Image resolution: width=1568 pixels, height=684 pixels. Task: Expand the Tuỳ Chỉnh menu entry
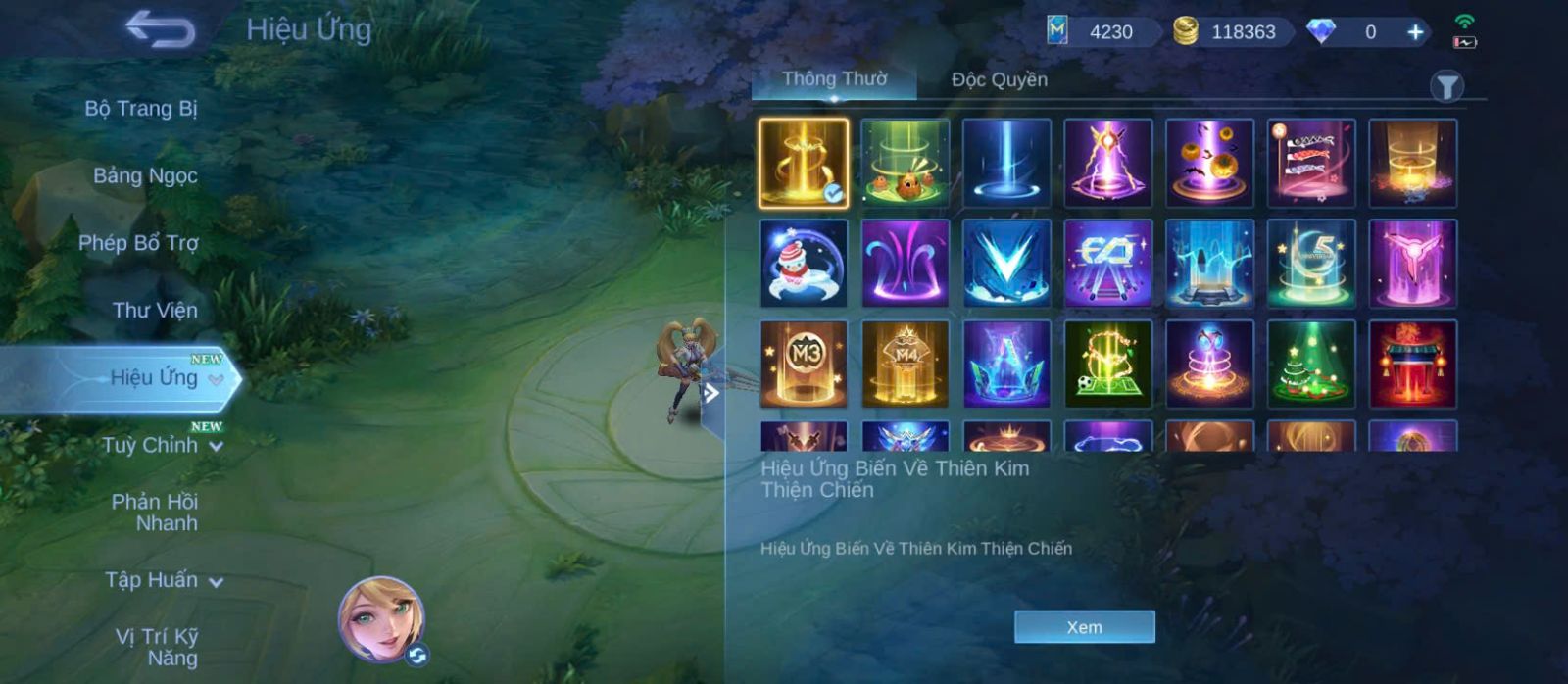tap(162, 446)
